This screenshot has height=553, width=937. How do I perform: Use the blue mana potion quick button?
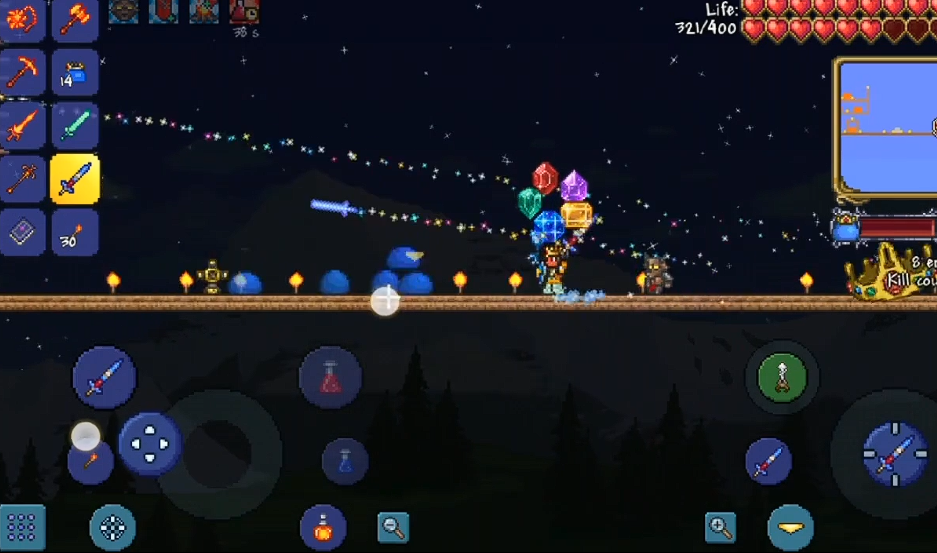(x=345, y=461)
